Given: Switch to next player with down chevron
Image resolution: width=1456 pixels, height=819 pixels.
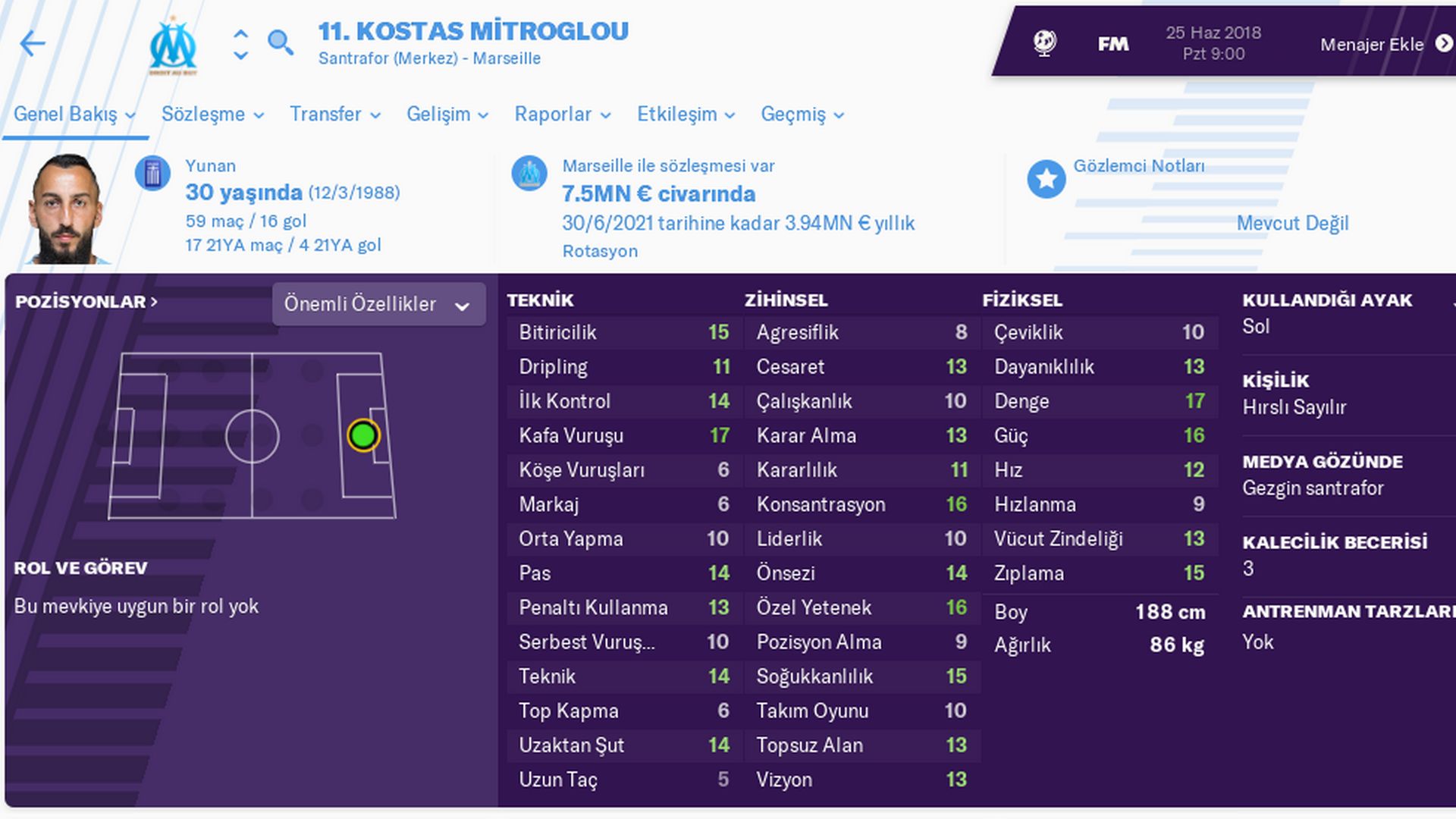Looking at the screenshot, I should coord(240,56).
